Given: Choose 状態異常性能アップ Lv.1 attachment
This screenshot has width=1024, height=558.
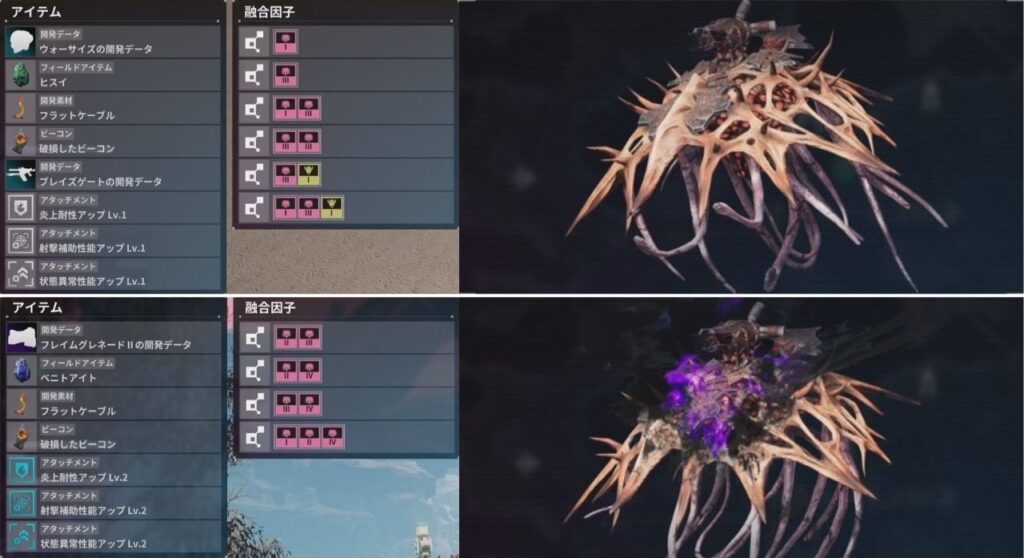Looking at the screenshot, I should click(112, 274).
